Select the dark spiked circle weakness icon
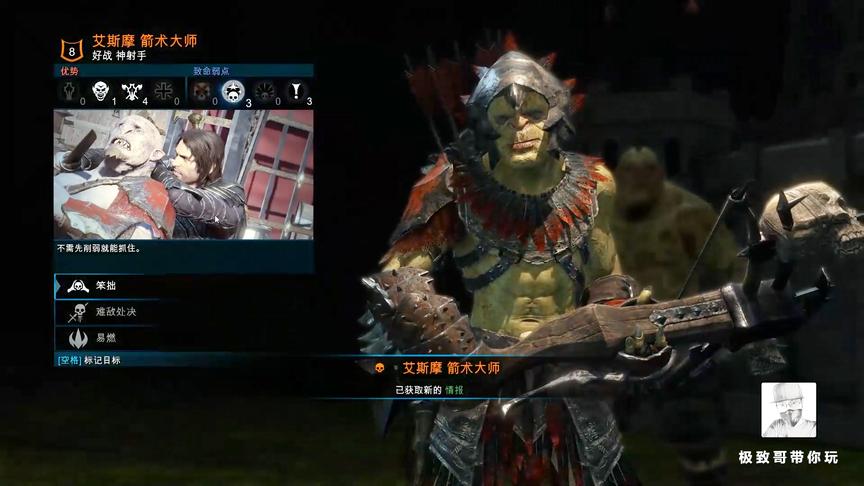 (265, 93)
